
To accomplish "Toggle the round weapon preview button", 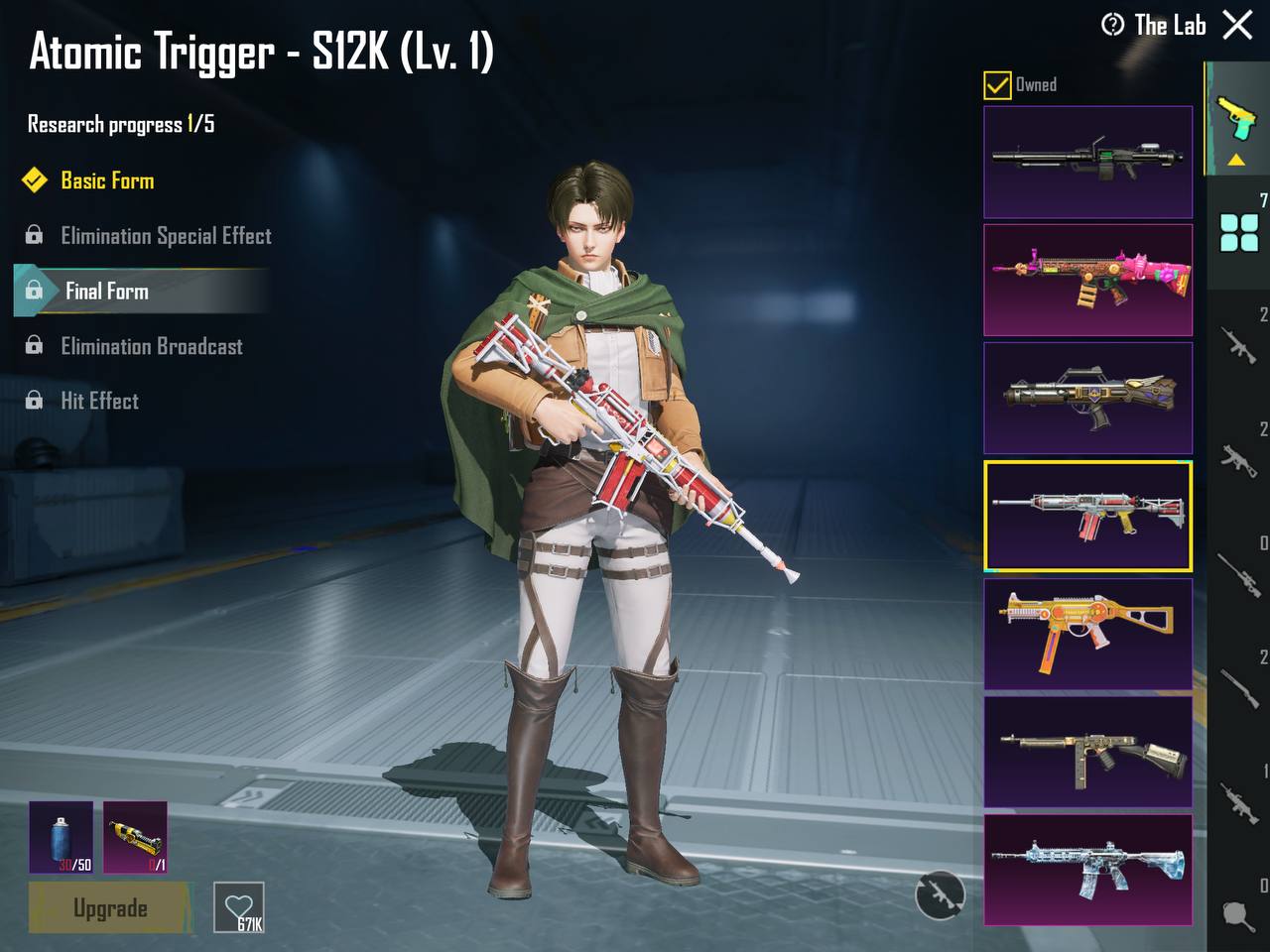I will (939, 894).
